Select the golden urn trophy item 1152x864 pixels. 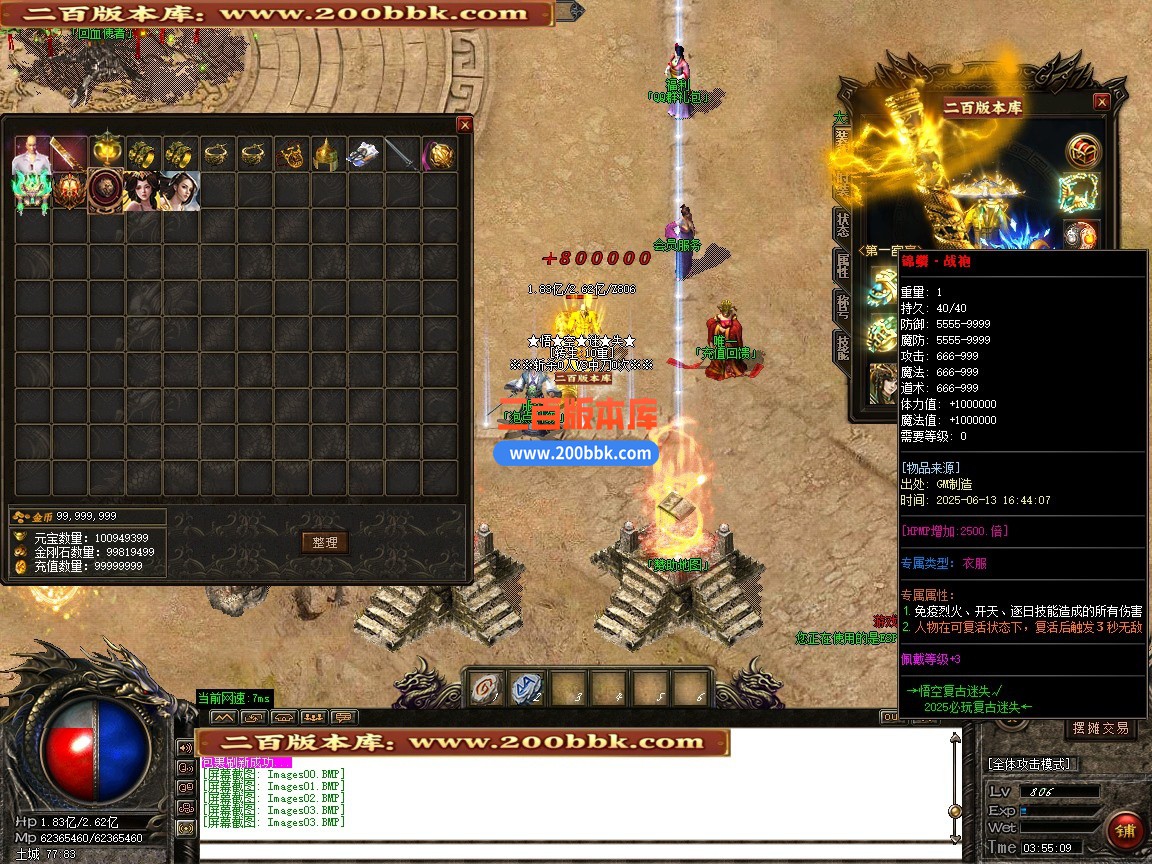pyautogui.click(x=107, y=154)
